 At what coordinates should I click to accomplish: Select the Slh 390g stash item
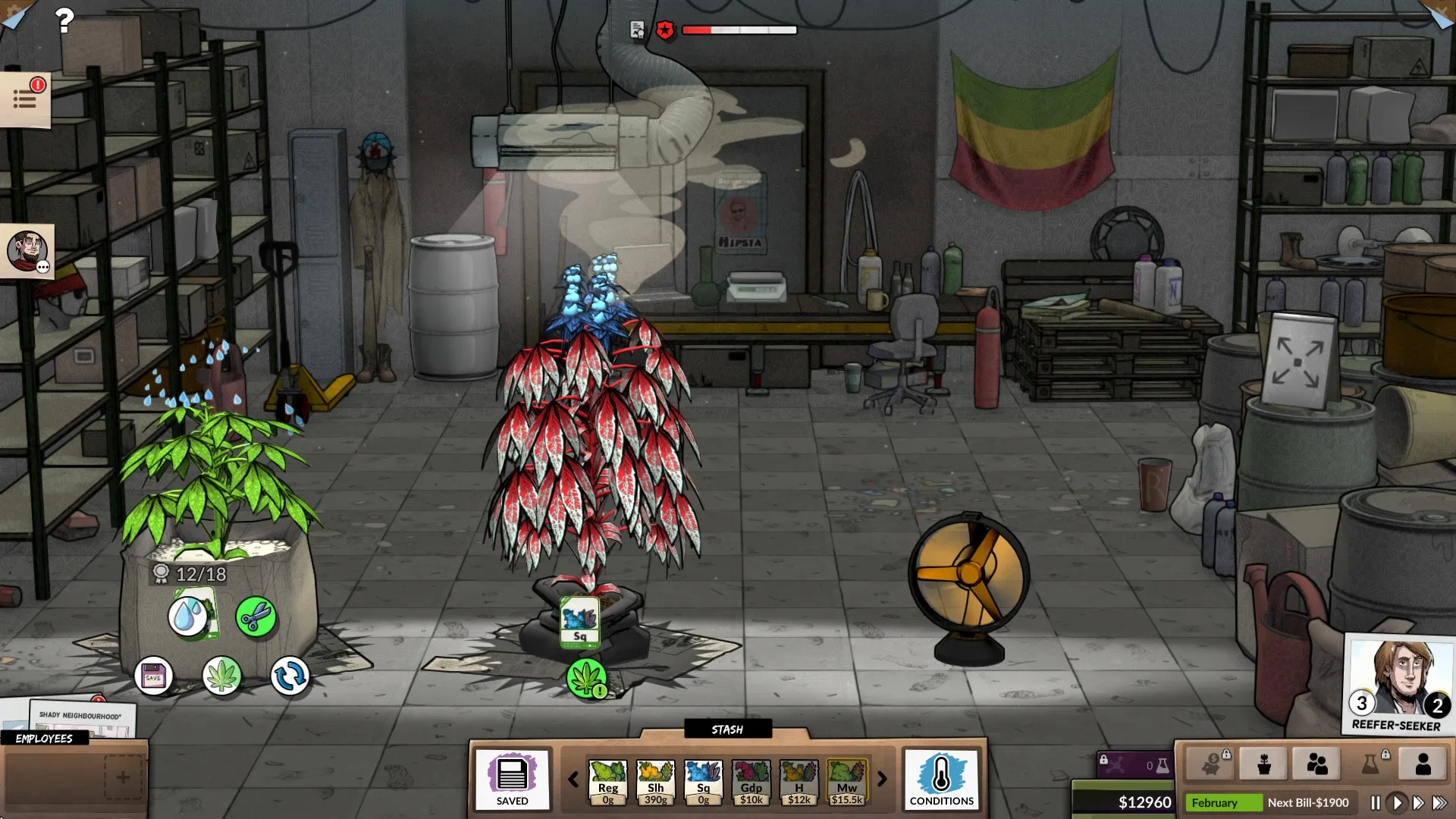point(655,782)
